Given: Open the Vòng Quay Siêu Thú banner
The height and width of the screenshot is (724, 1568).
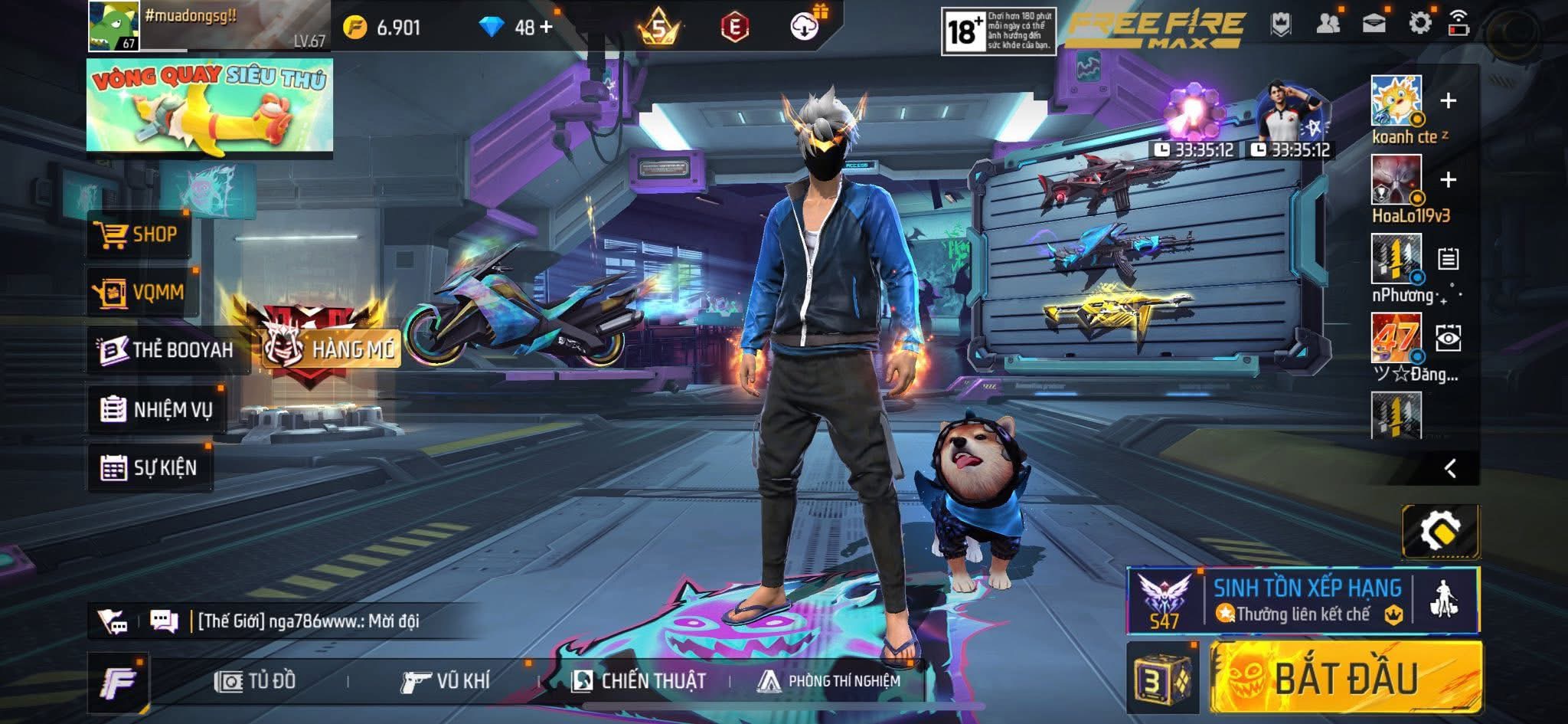Looking at the screenshot, I should 209,105.
